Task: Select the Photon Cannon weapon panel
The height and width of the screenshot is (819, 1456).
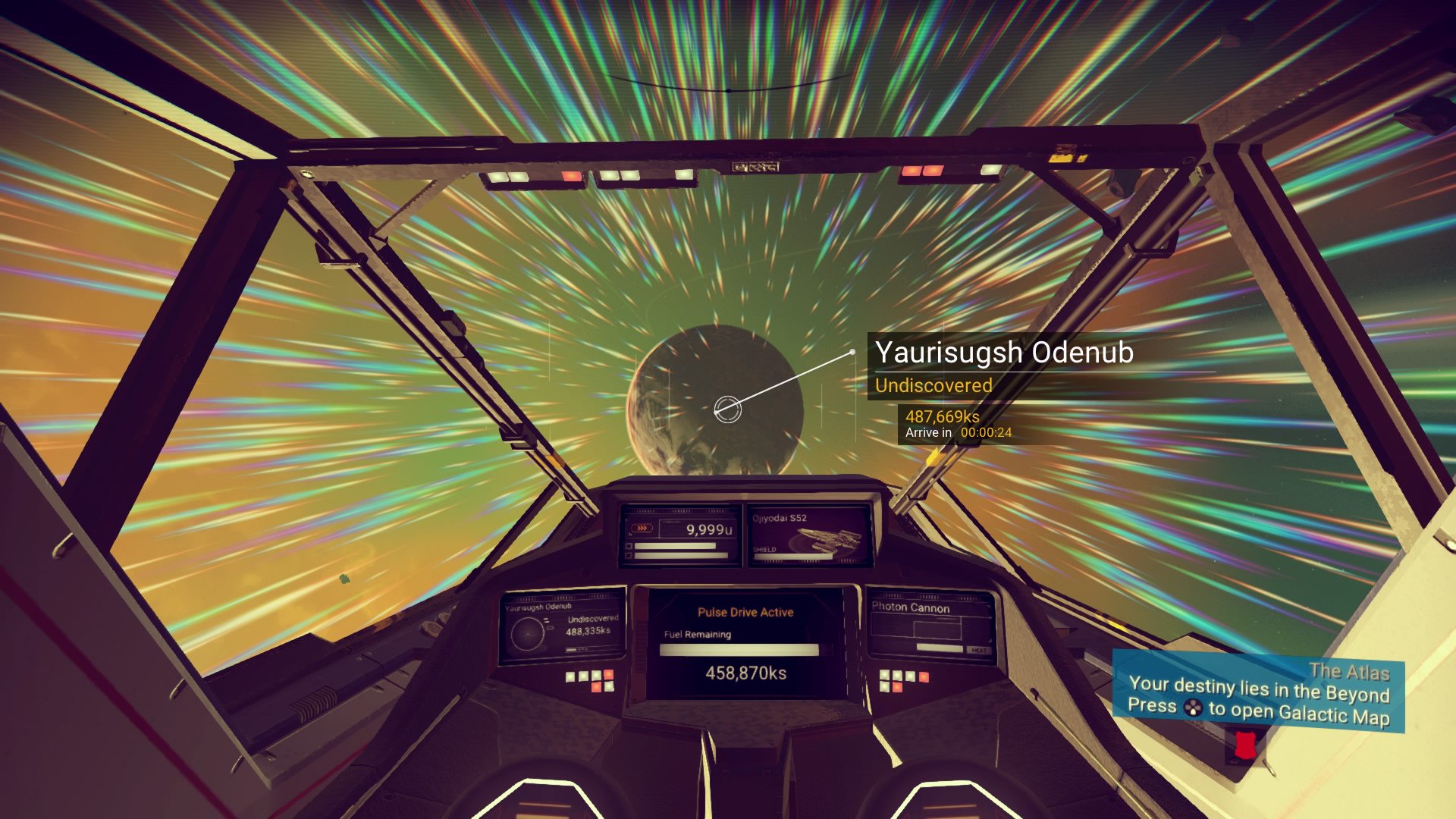Action: (930, 626)
